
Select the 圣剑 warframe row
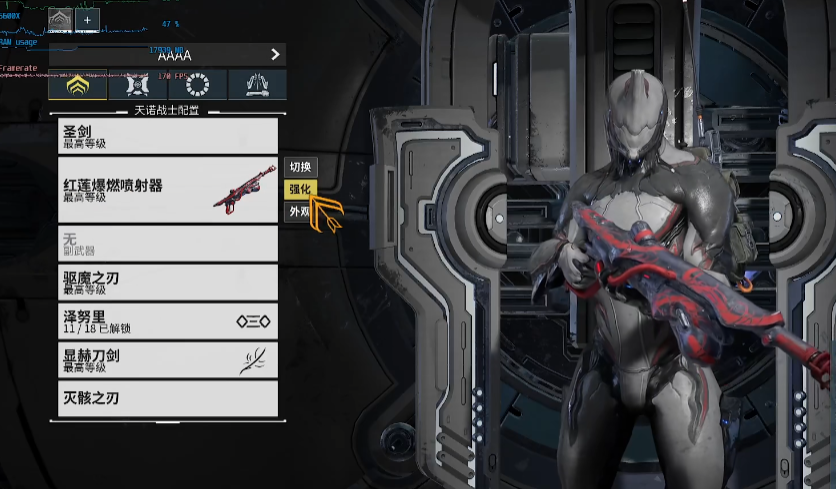point(167,135)
